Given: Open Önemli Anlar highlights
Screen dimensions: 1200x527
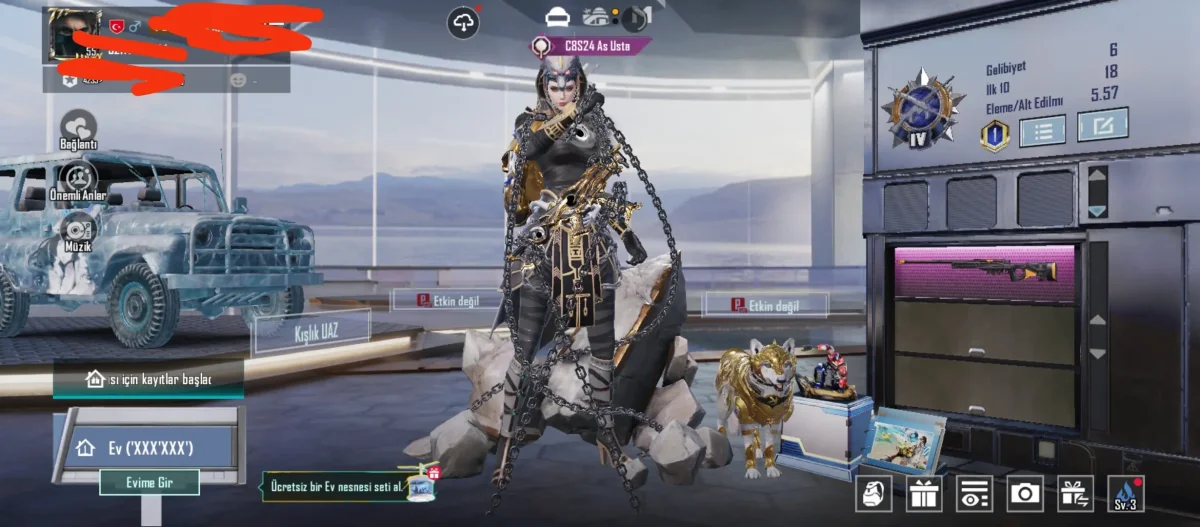Looking at the screenshot, I should pyautogui.click(x=78, y=181).
